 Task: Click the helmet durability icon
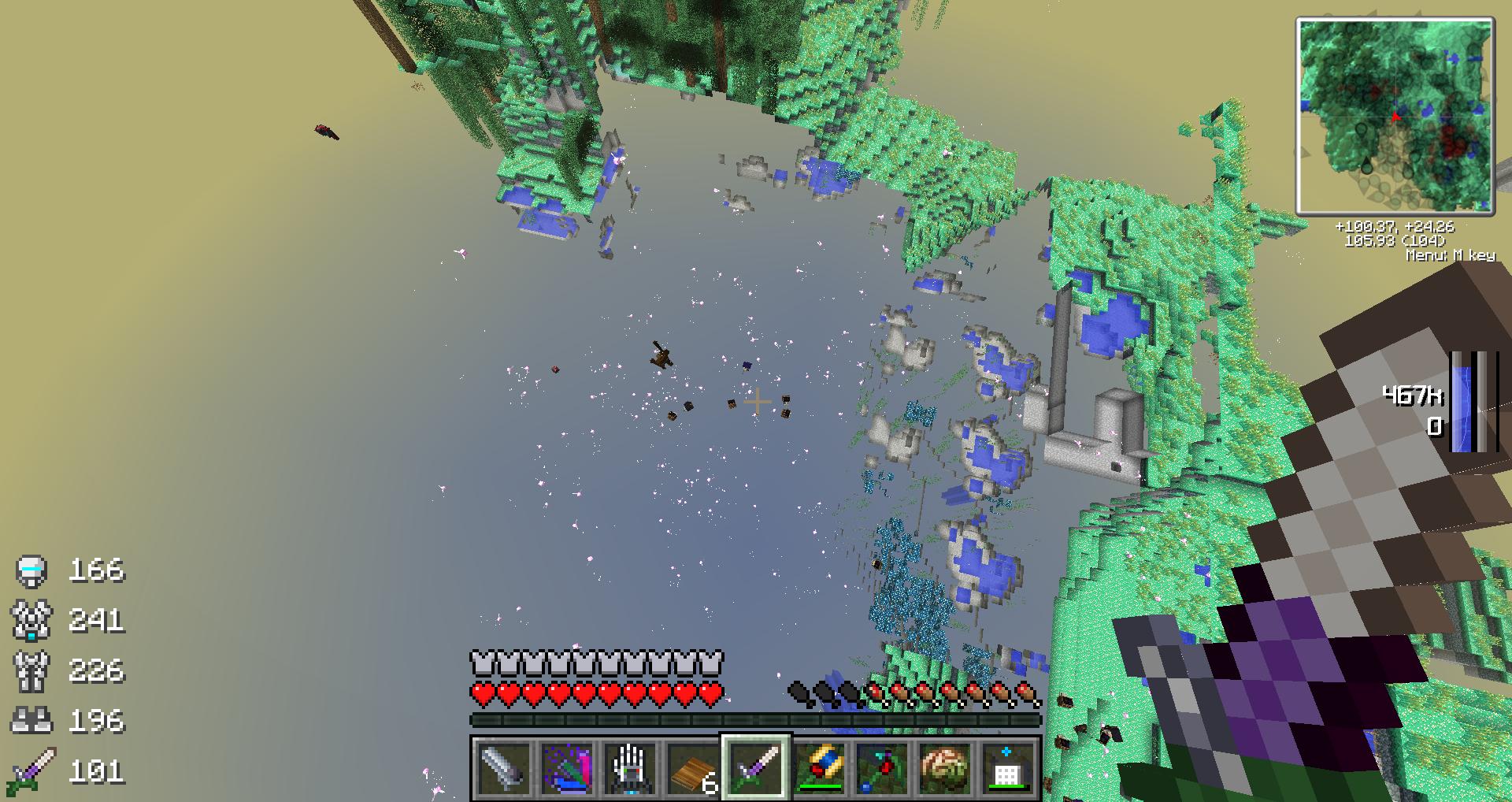[31, 570]
